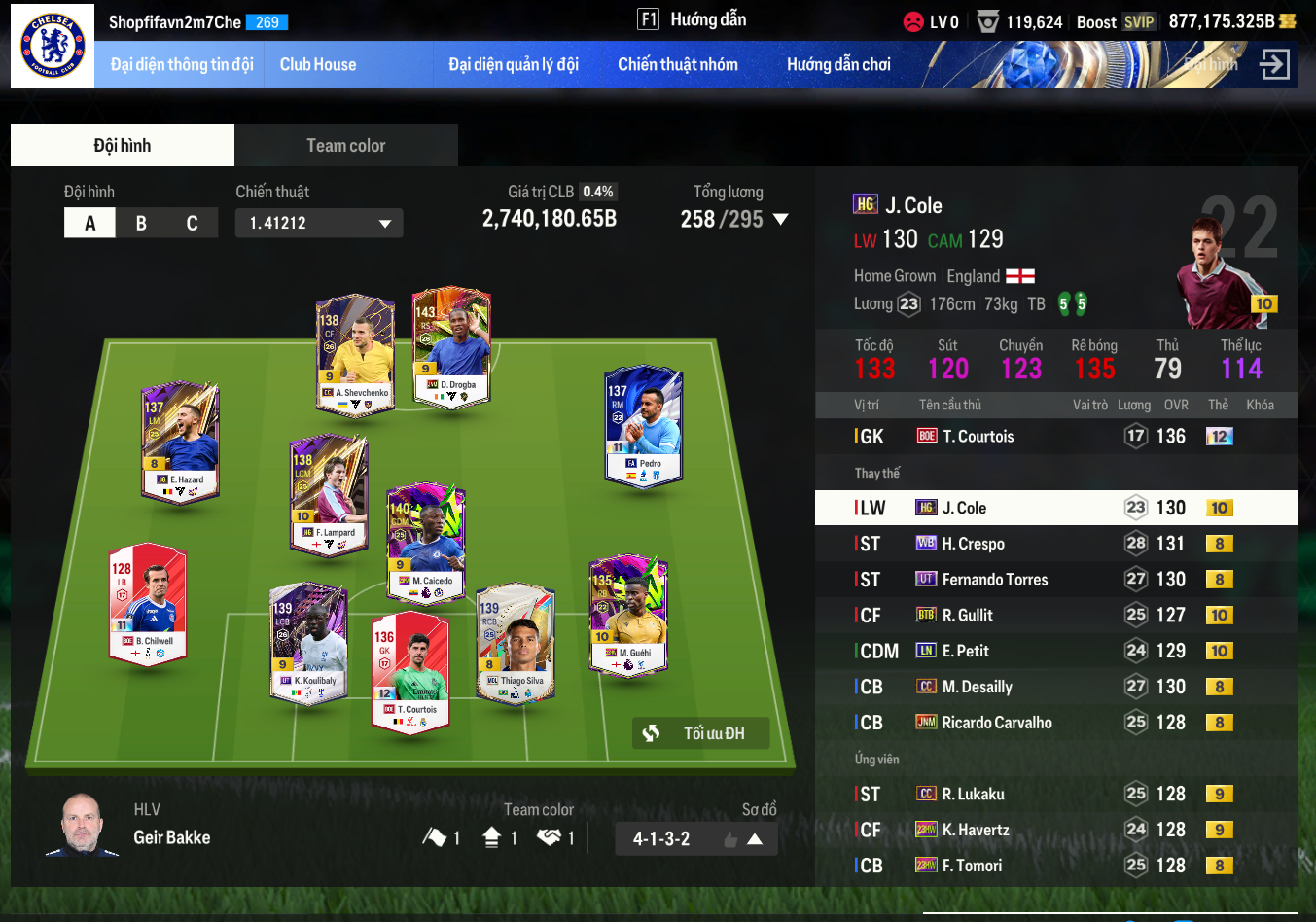
Task: Open the 4-1-3-2 formation selector
Action: tap(695, 838)
